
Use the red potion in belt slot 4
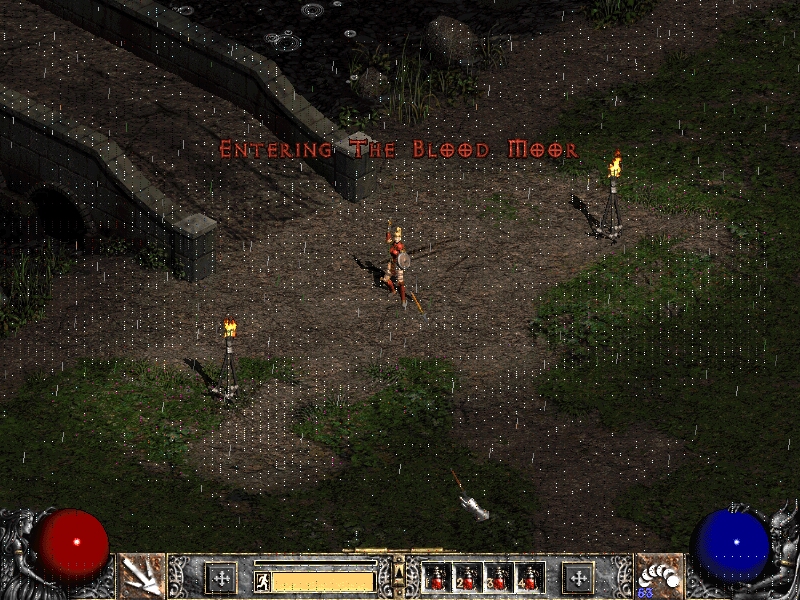pyautogui.click(x=529, y=578)
